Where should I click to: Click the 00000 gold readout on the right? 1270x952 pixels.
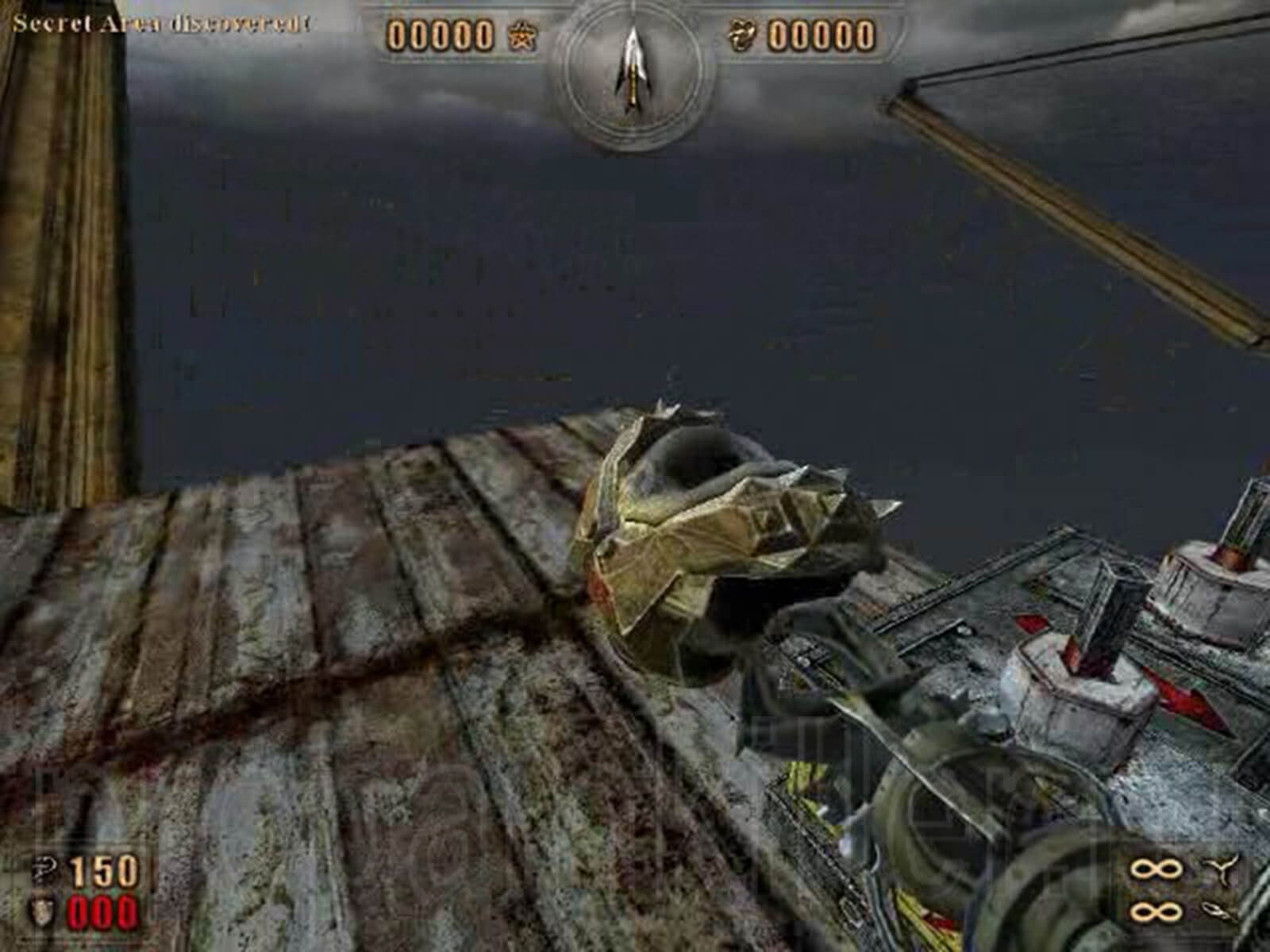[822, 36]
